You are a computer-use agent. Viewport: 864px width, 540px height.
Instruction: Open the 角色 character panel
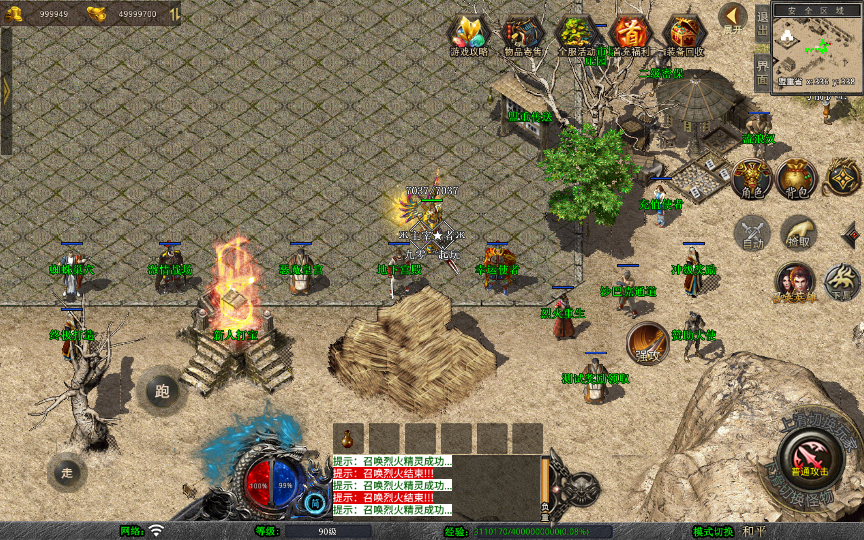pos(751,178)
